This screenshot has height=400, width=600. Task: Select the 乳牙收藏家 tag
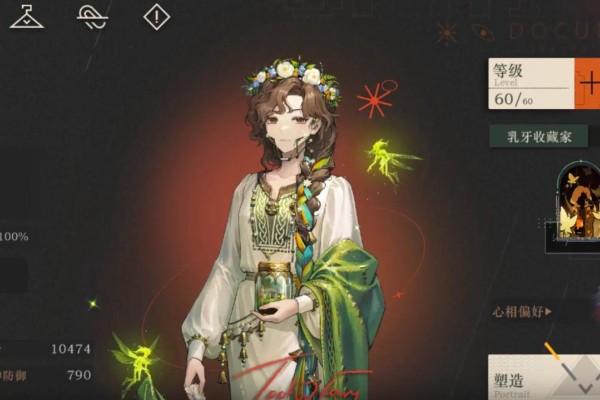pyautogui.click(x=537, y=137)
